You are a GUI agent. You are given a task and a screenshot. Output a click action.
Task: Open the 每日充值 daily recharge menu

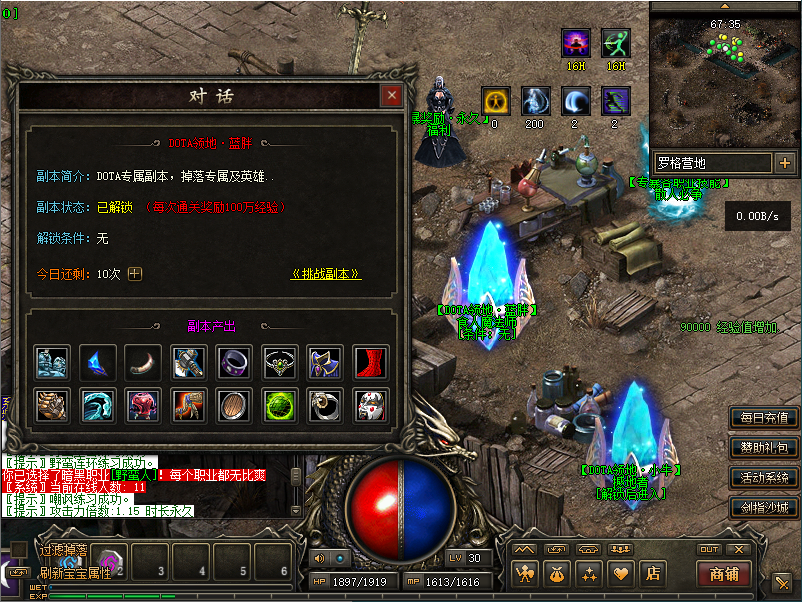tap(765, 417)
